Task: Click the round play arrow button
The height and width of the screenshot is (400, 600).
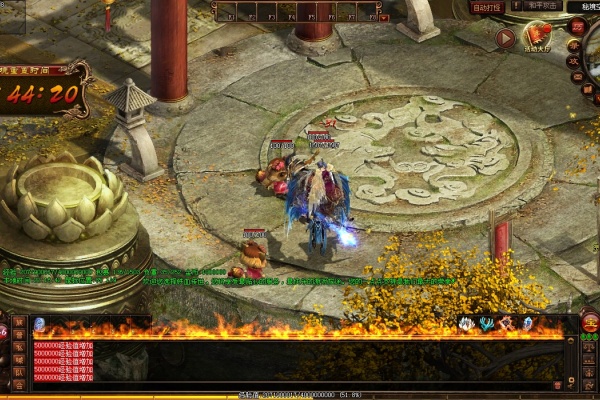Action: (506, 39)
